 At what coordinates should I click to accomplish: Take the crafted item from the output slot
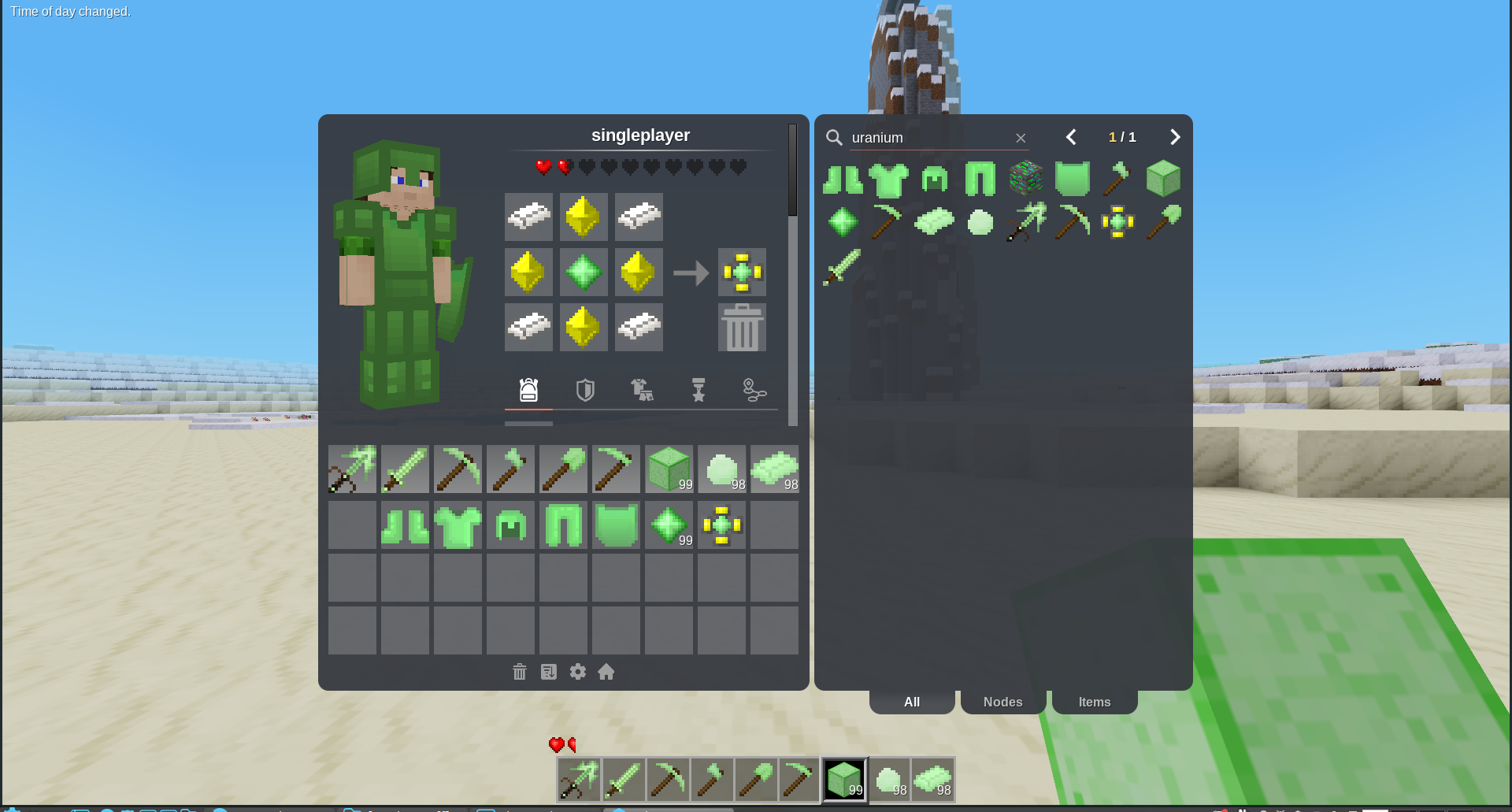pyautogui.click(x=742, y=273)
